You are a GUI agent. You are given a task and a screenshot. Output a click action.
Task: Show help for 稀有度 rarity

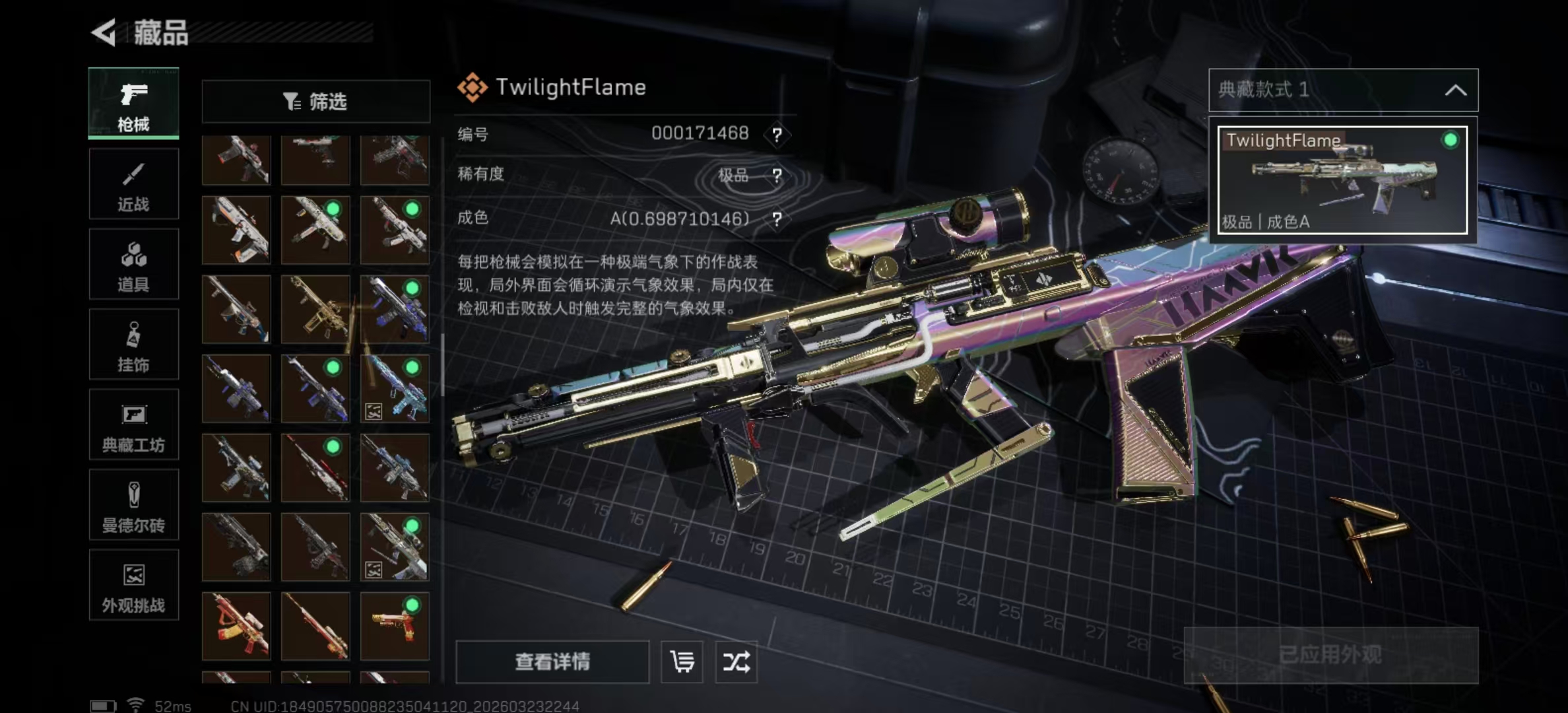(777, 176)
